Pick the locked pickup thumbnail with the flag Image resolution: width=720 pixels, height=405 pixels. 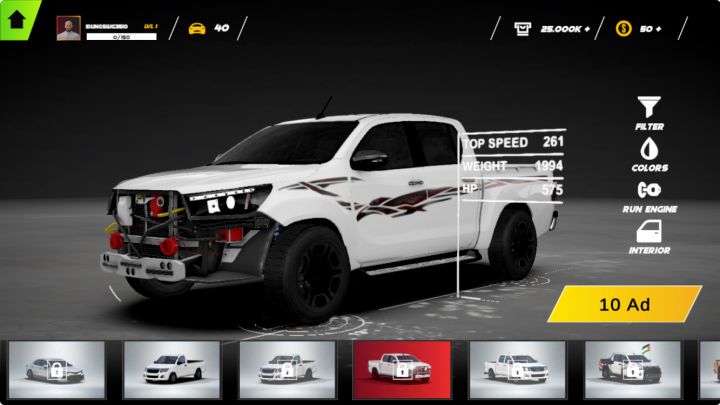[x=632, y=369]
